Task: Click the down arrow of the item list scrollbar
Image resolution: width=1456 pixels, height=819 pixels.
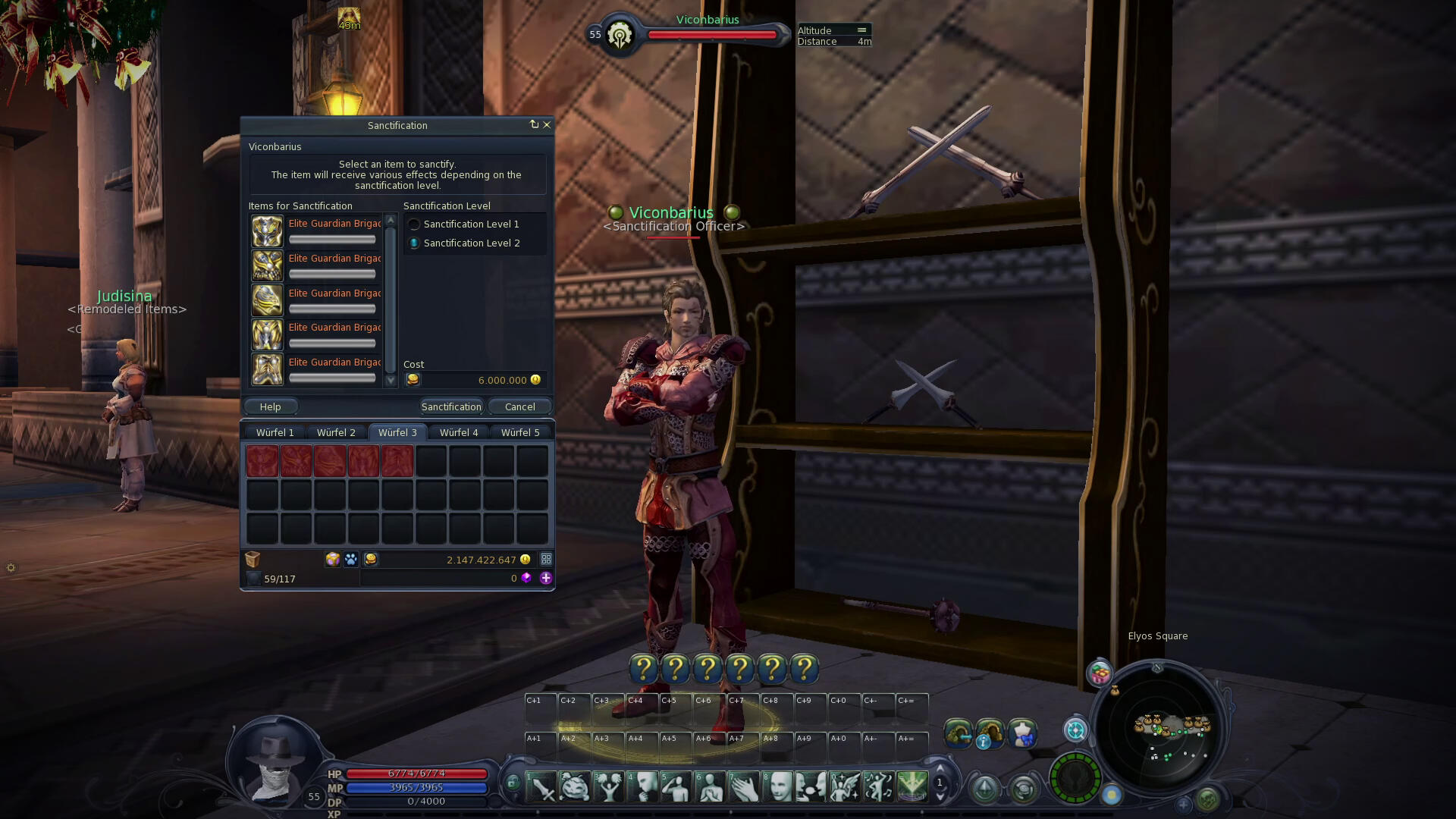Action: point(391,381)
